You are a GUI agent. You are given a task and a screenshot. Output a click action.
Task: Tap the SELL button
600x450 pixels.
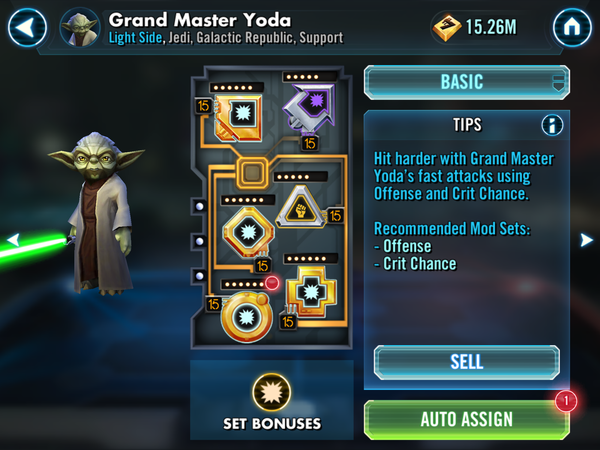point(466,361)
